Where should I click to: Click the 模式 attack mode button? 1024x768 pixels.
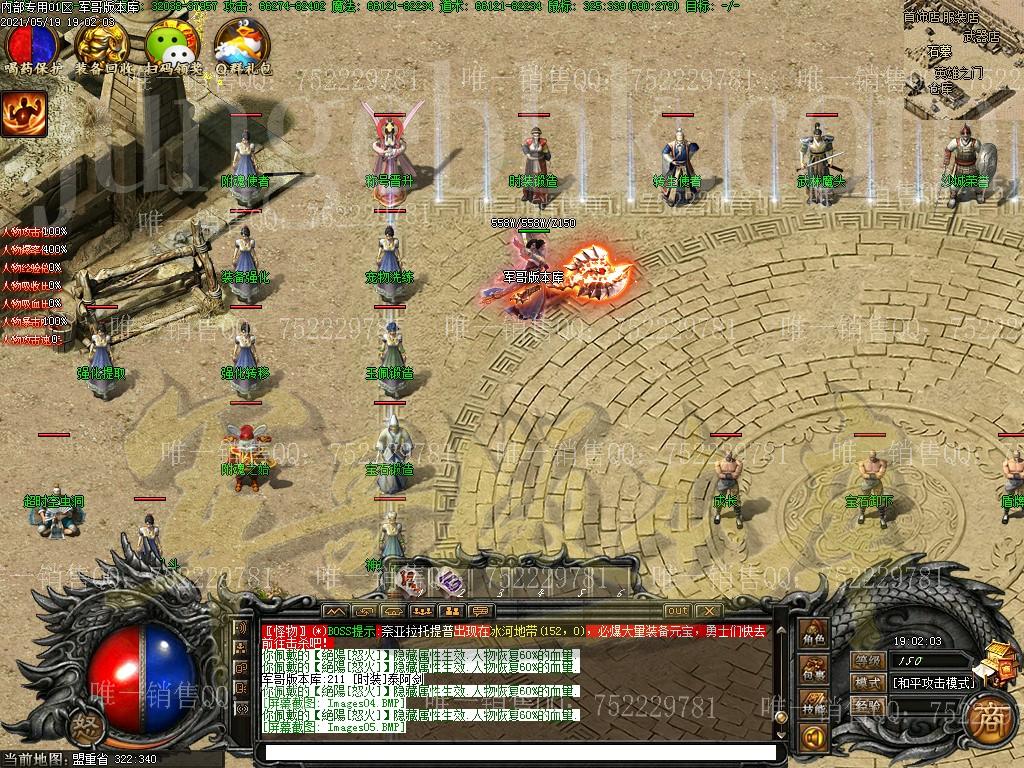868,683
